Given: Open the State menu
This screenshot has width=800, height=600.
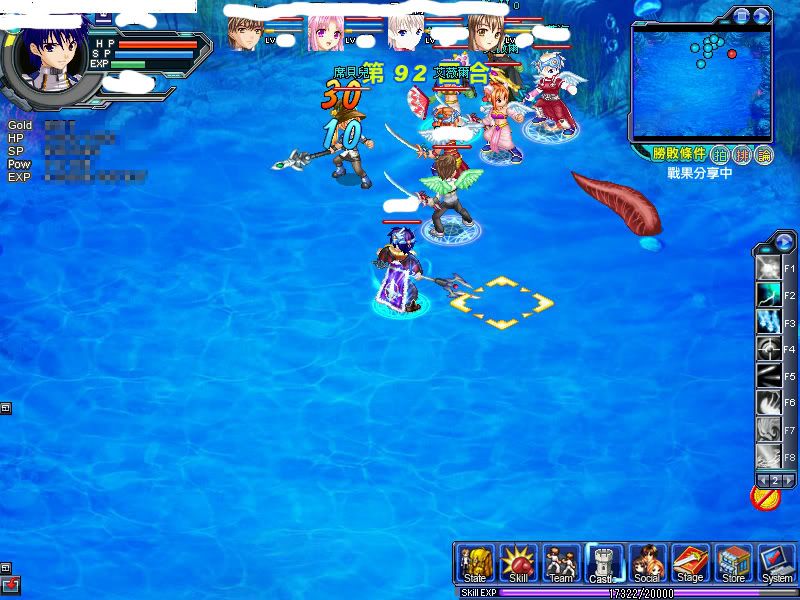Looking at the screenshot, I should click(477, 564).
